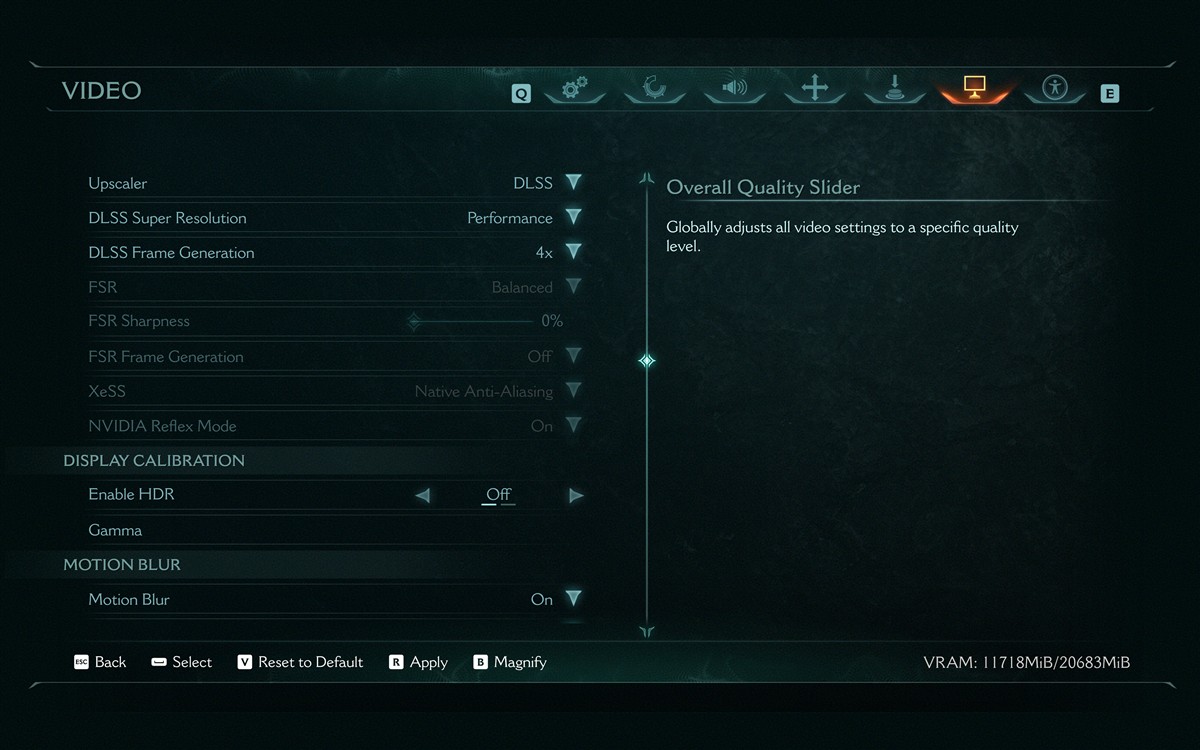Open the Gamma calibration option

(x=115, y=530)
